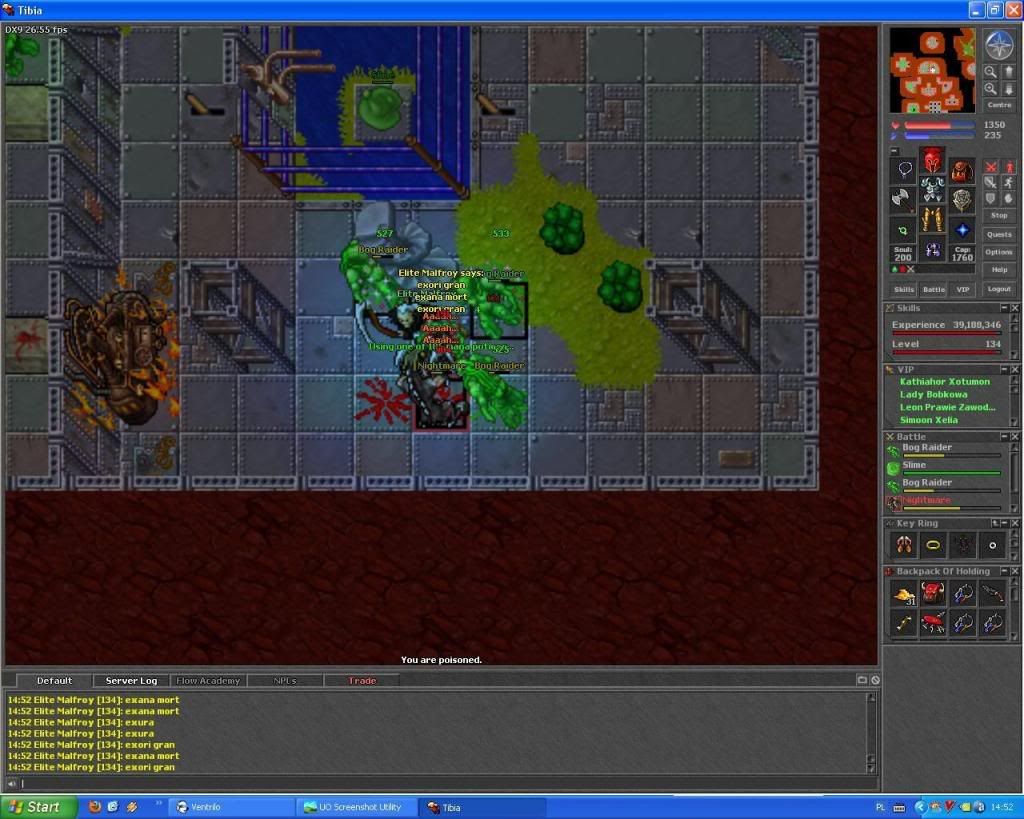The height and width of the screenshot is (819, 1024).
Task: Open the Options menu
Action: (x=999, y=252)
